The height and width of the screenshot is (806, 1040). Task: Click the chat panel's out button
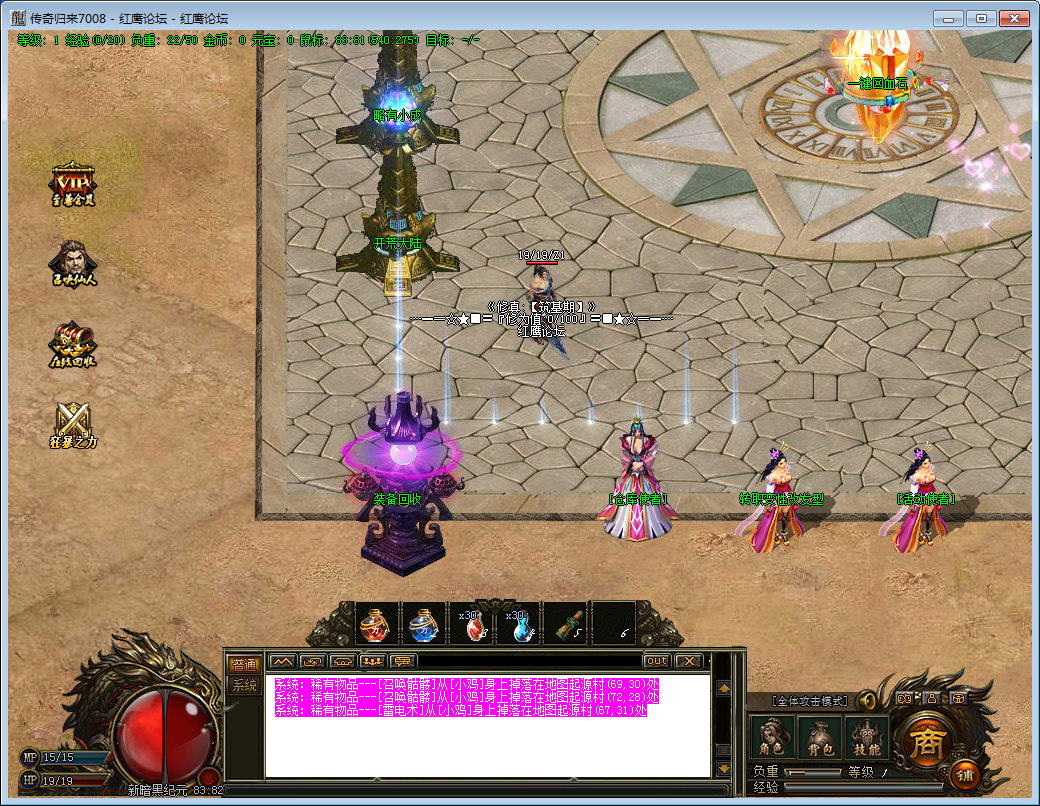click(x=656, y=661)
